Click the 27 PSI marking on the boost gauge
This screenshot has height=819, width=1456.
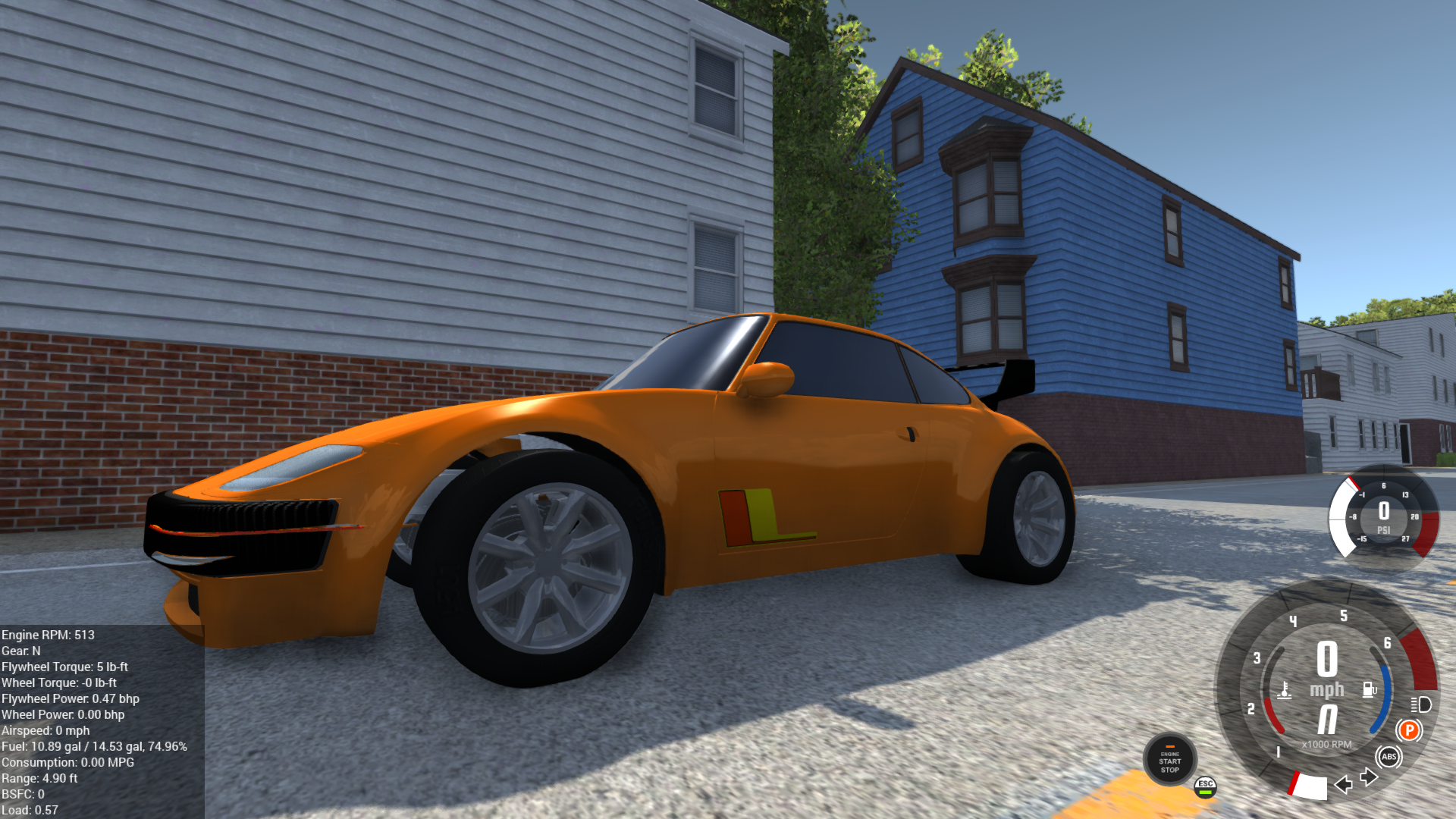point(1405,538)
